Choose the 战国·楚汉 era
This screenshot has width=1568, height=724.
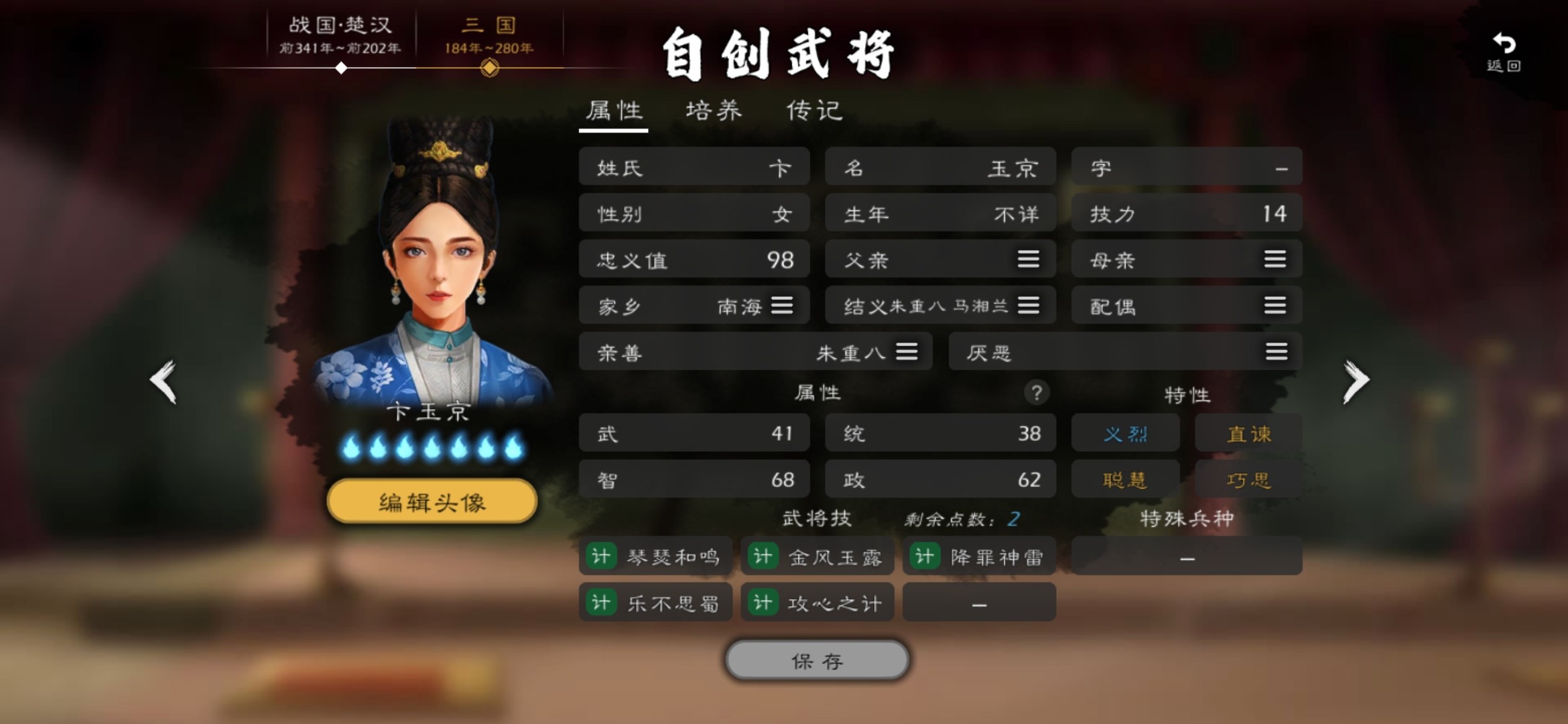[x=340, y=35]
